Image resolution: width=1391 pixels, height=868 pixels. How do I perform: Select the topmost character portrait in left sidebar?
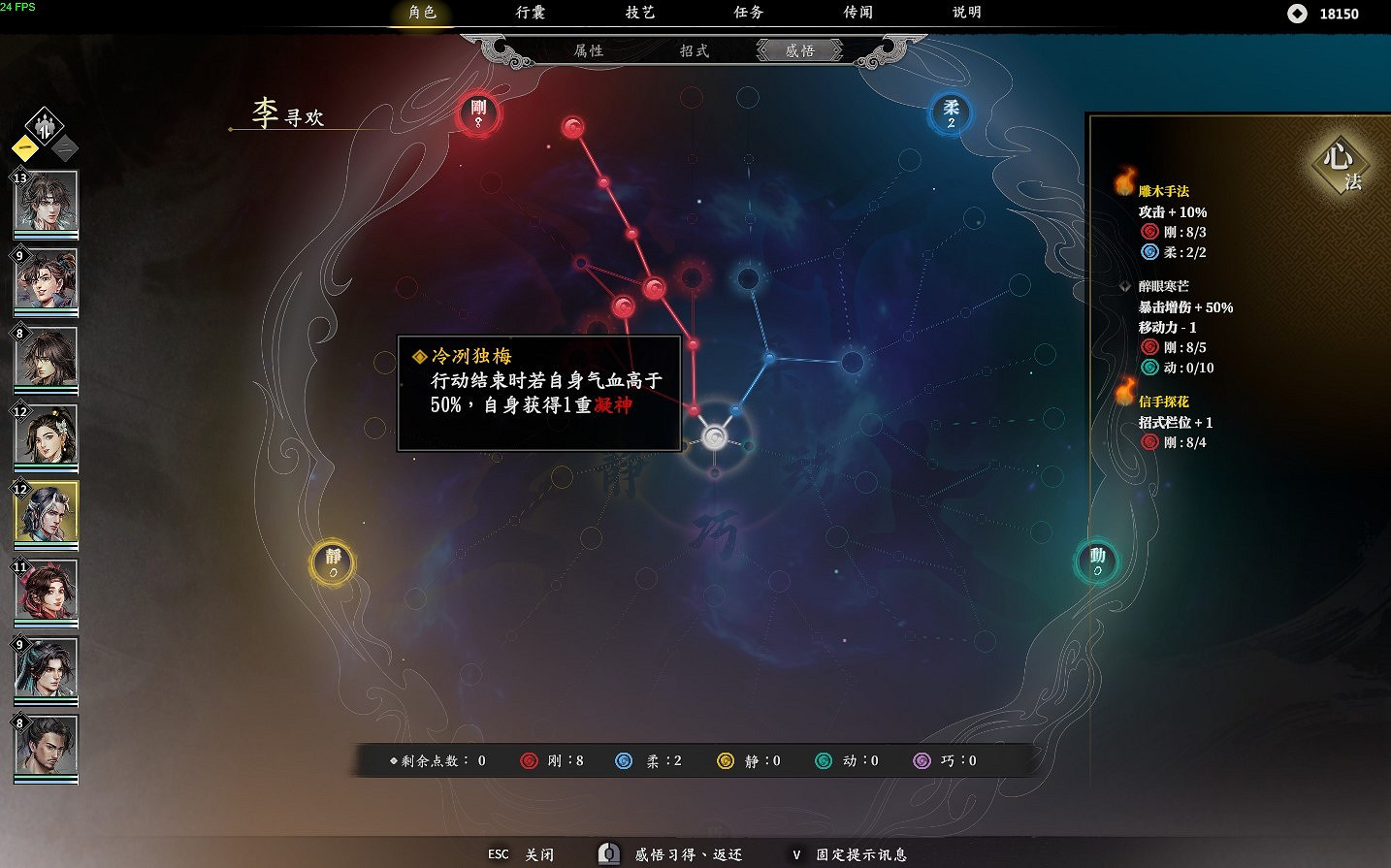46,202
